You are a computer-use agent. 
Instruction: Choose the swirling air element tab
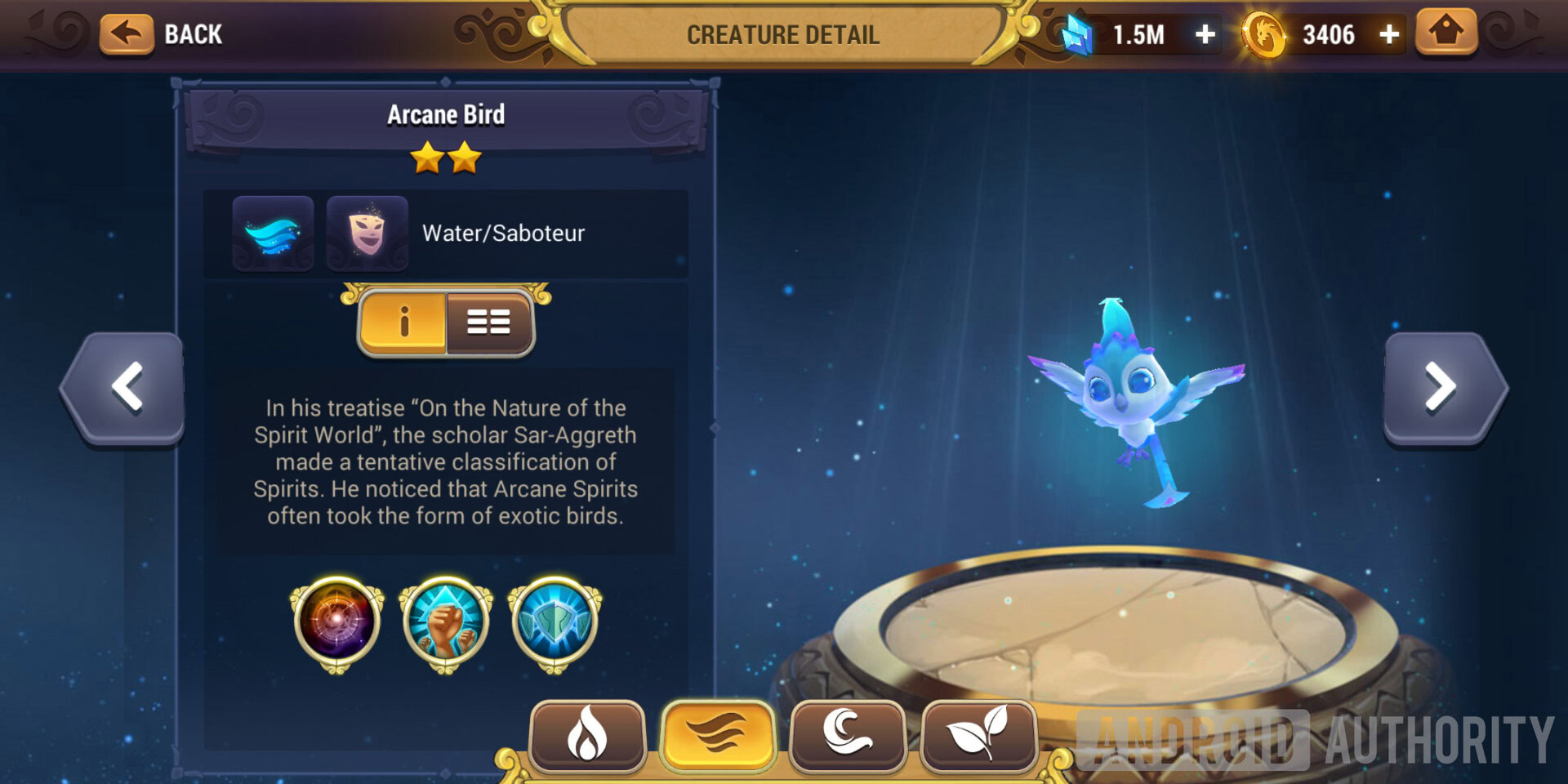(x=848, y=734)
